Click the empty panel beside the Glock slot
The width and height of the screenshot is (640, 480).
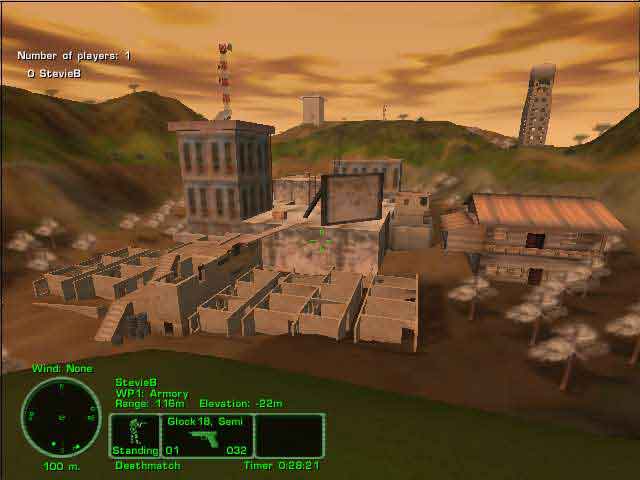[289, 436]
